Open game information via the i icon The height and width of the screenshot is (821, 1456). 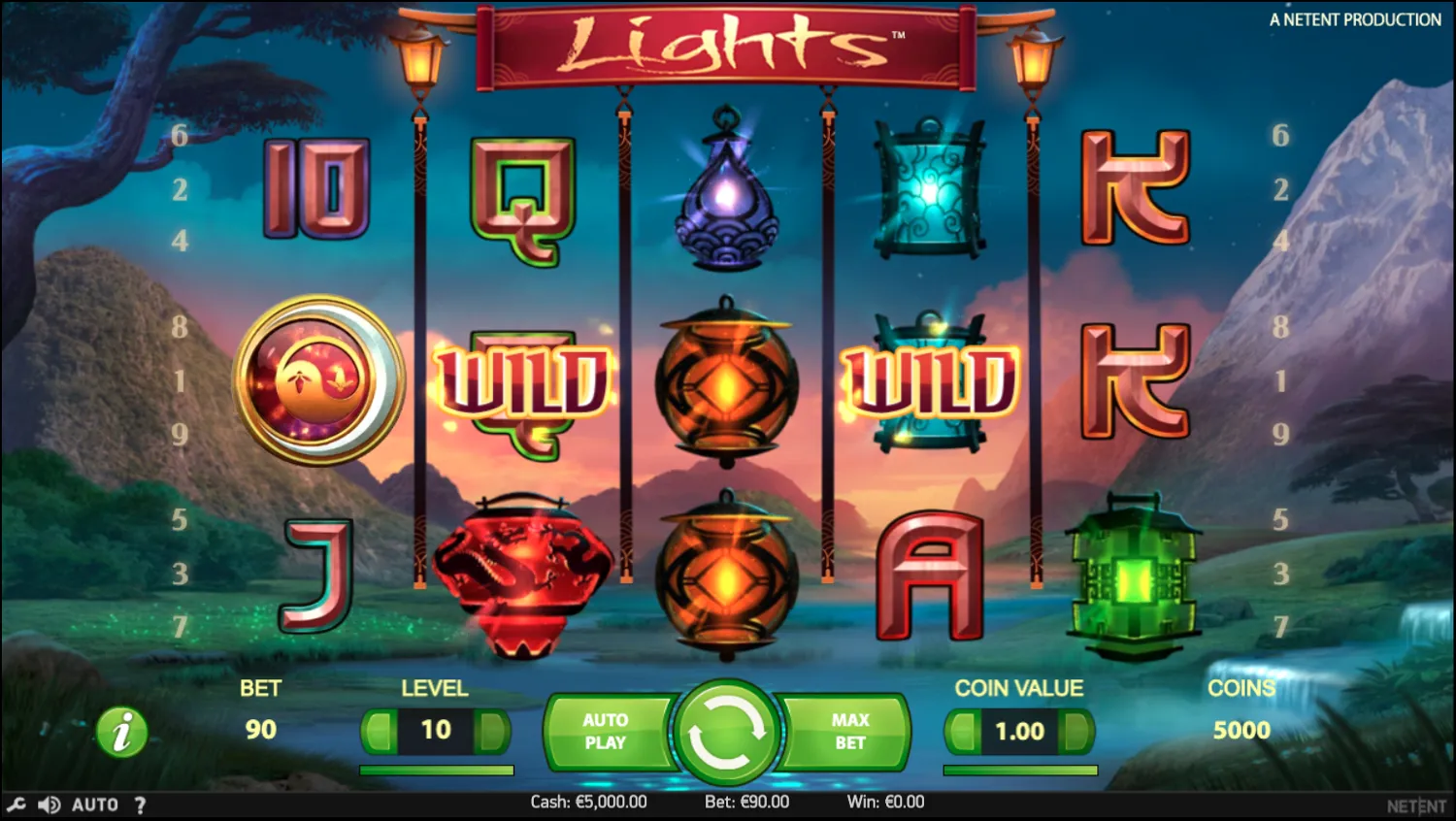pyautogui.click(x=120, y=732)
